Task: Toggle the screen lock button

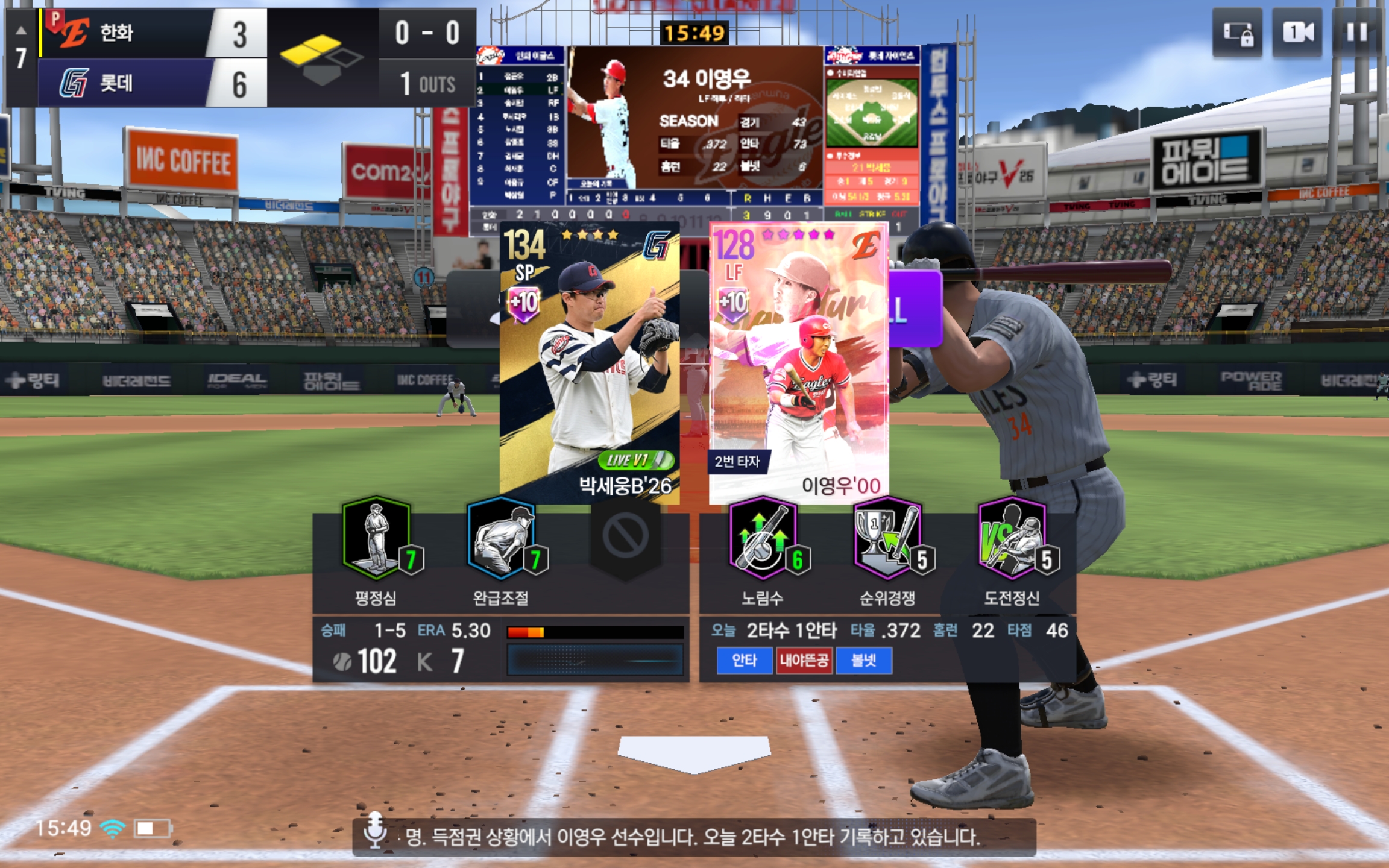Action: pos(1237,33)
